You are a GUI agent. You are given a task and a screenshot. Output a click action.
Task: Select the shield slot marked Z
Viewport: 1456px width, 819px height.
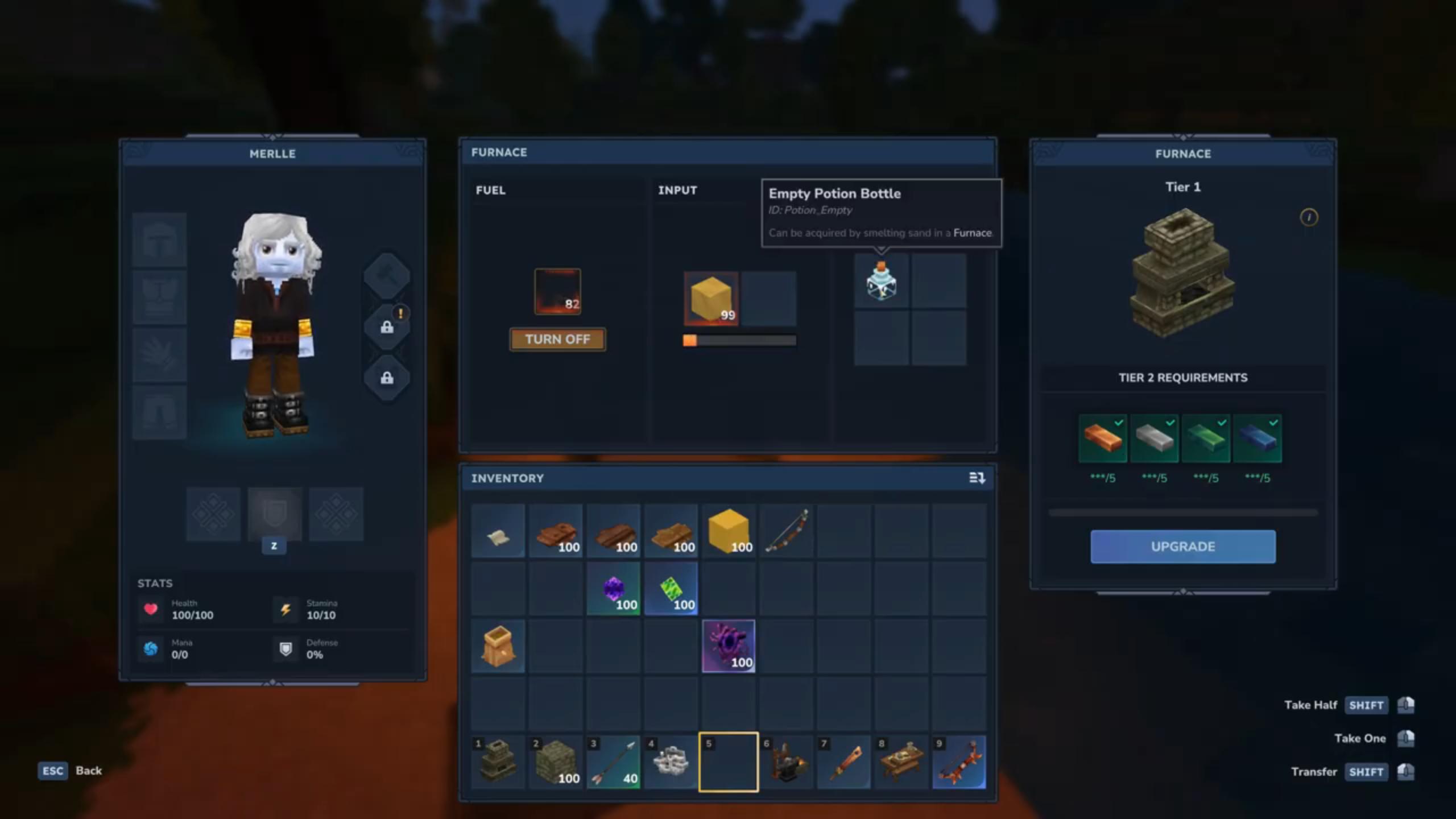point(274,515)
